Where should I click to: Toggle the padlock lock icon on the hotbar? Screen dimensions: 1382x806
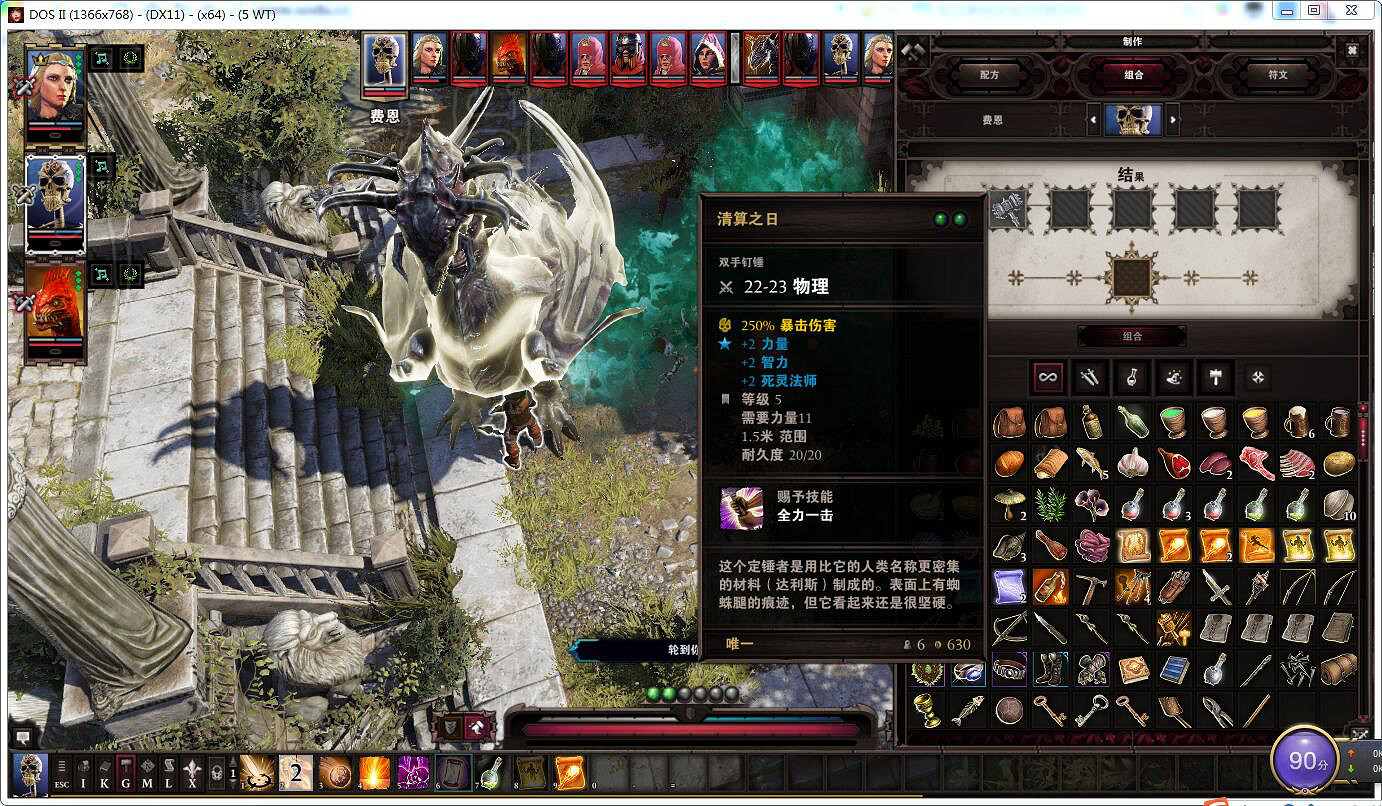click(215, 772)
